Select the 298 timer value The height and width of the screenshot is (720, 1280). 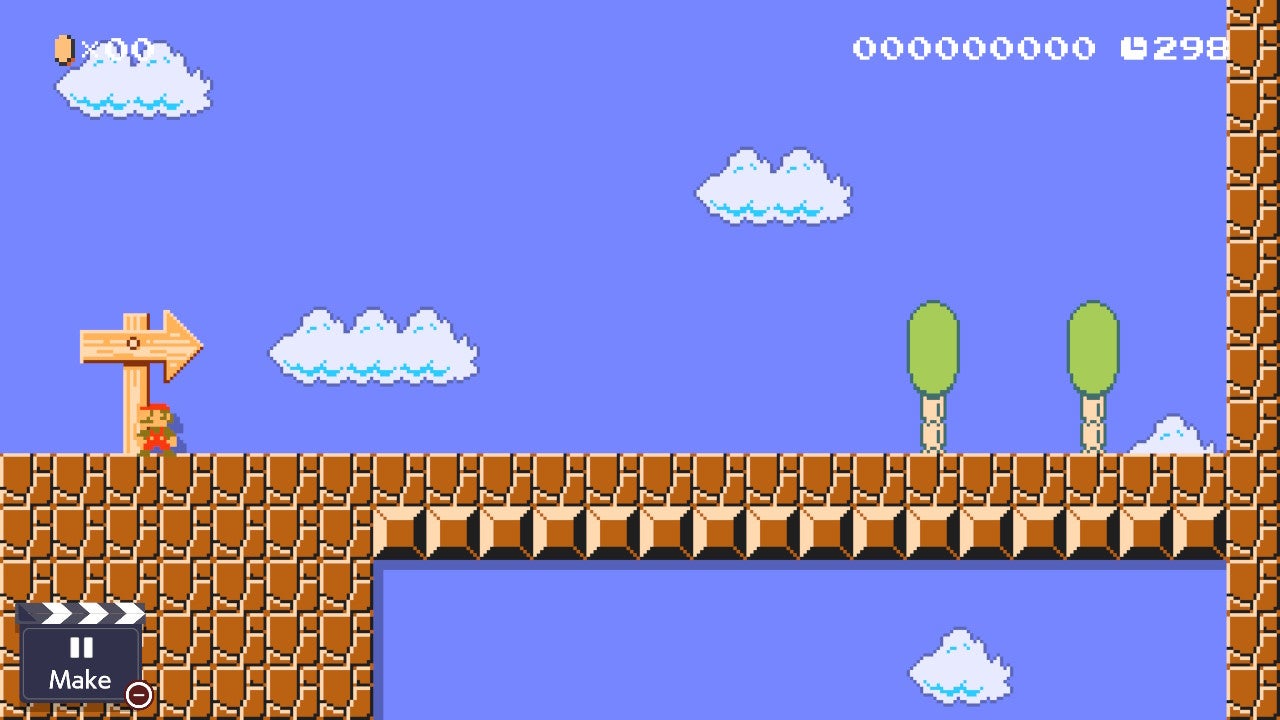coord(1190,47)
